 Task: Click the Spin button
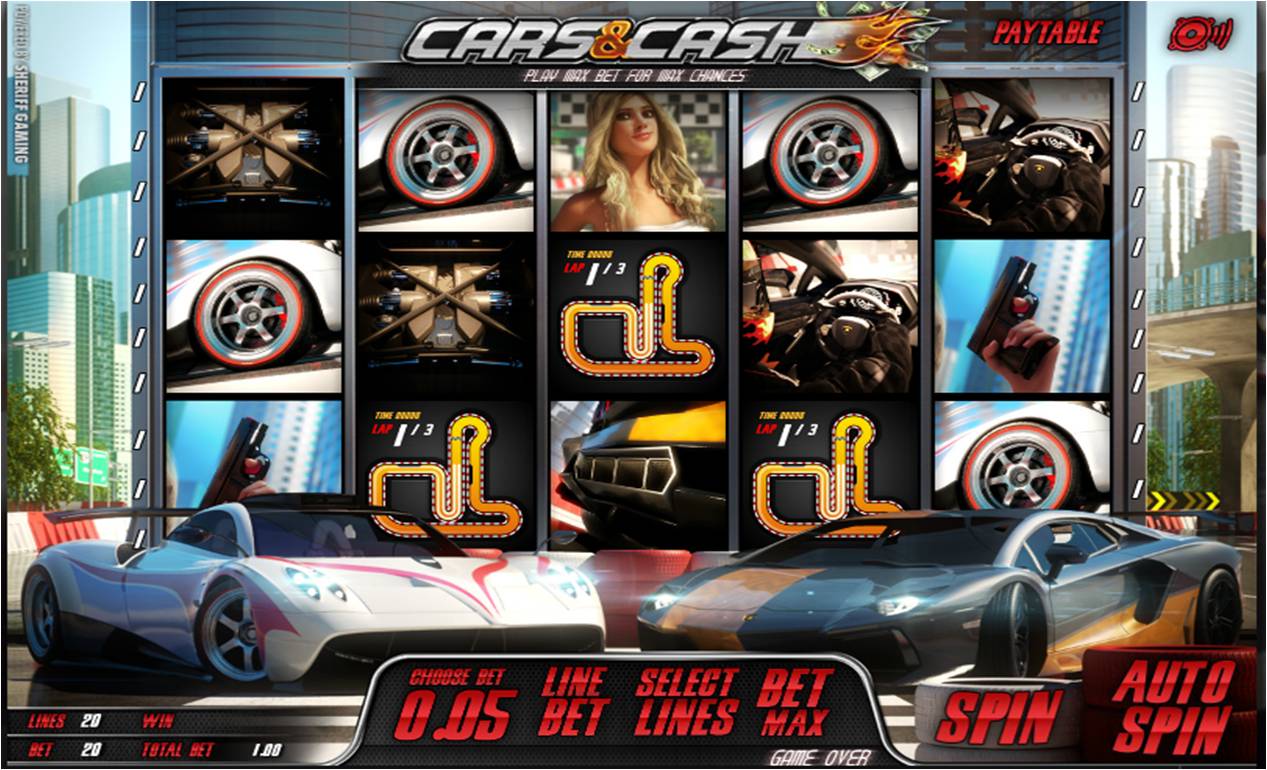pos(999,716)
